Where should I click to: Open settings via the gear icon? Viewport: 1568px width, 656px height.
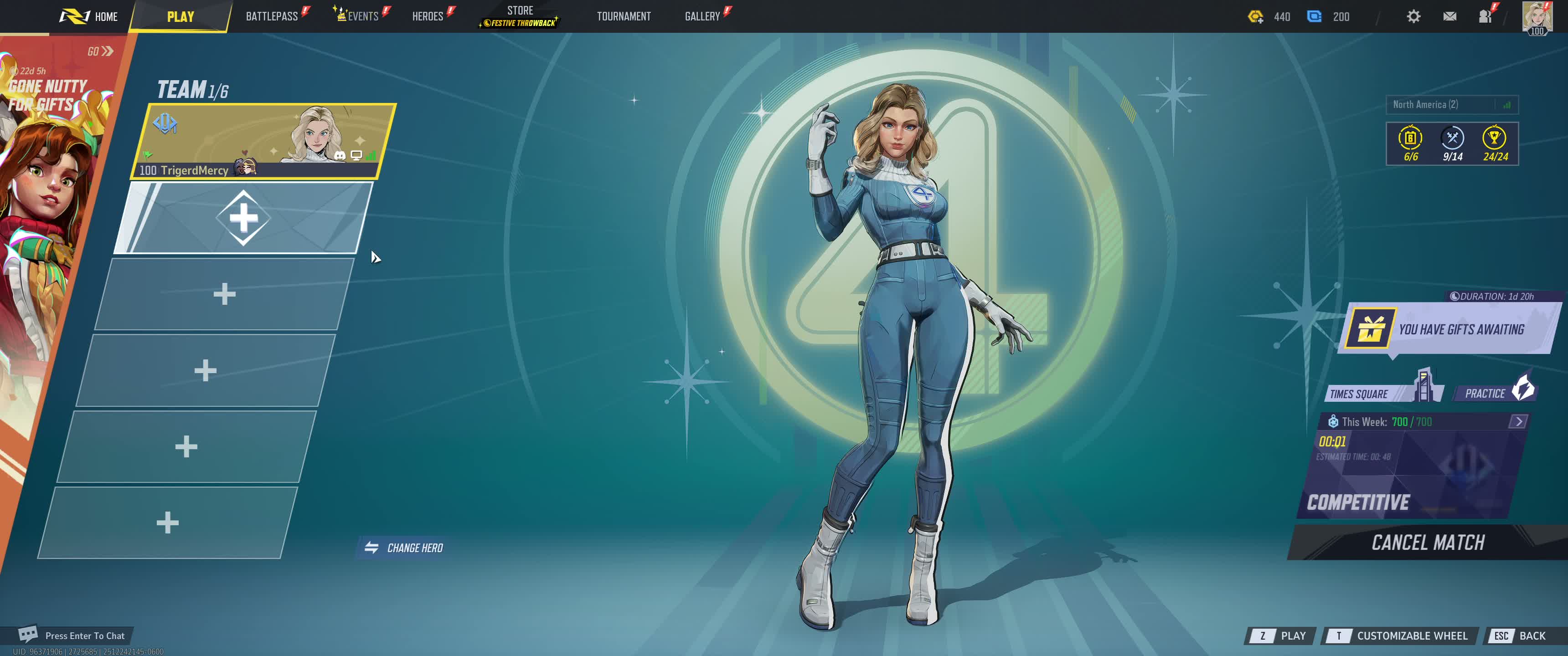tap(1413, 16)
